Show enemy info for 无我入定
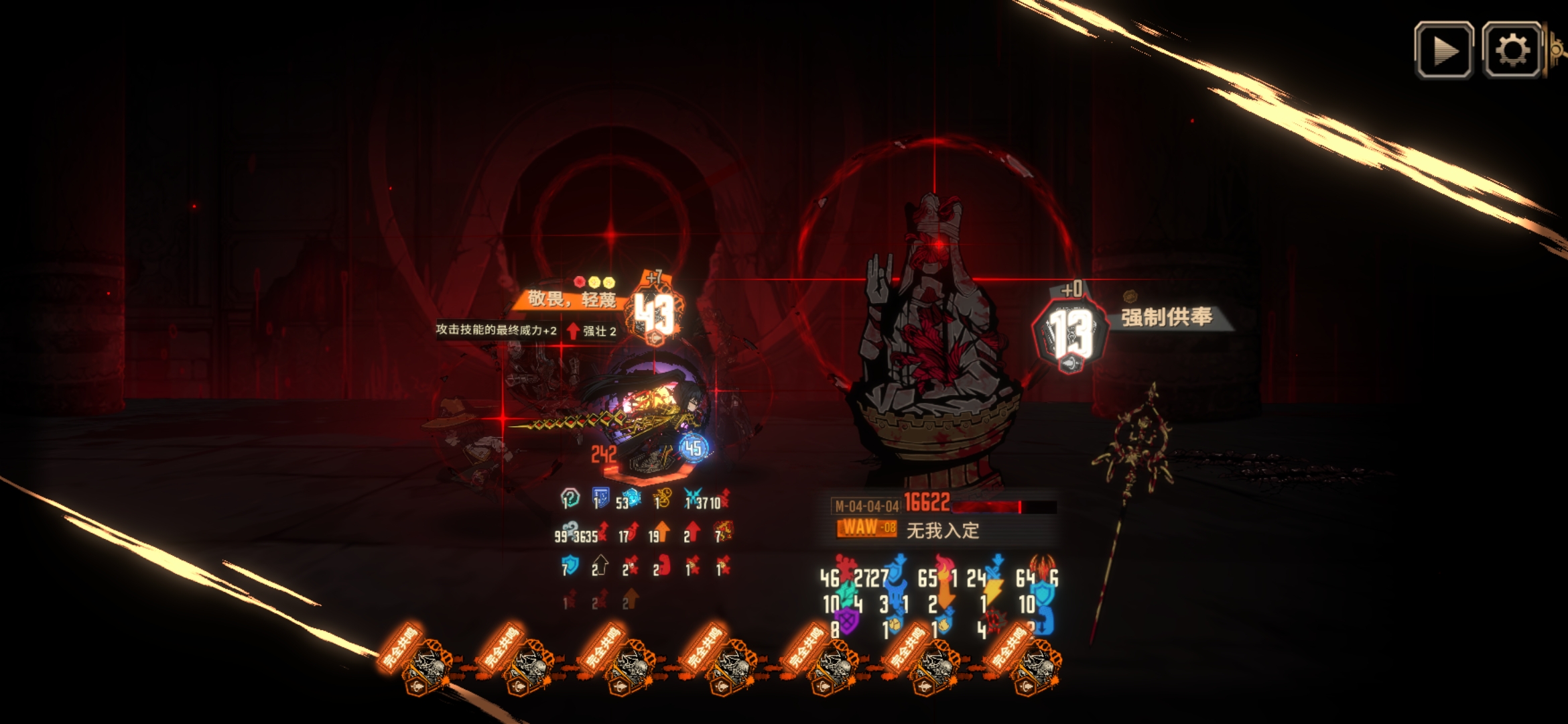This screenshot has height=724, width=1568. pos(942,531)
